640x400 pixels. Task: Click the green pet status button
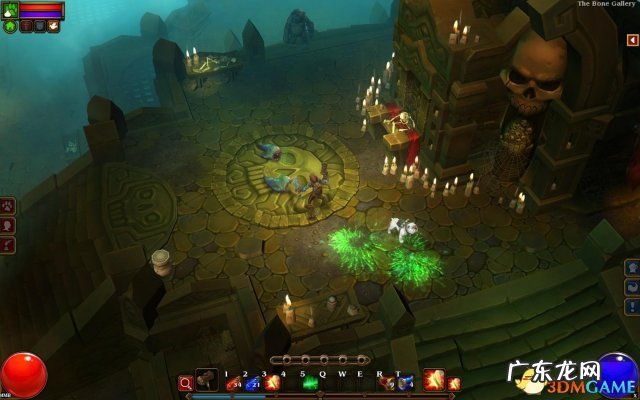[10, 26]
